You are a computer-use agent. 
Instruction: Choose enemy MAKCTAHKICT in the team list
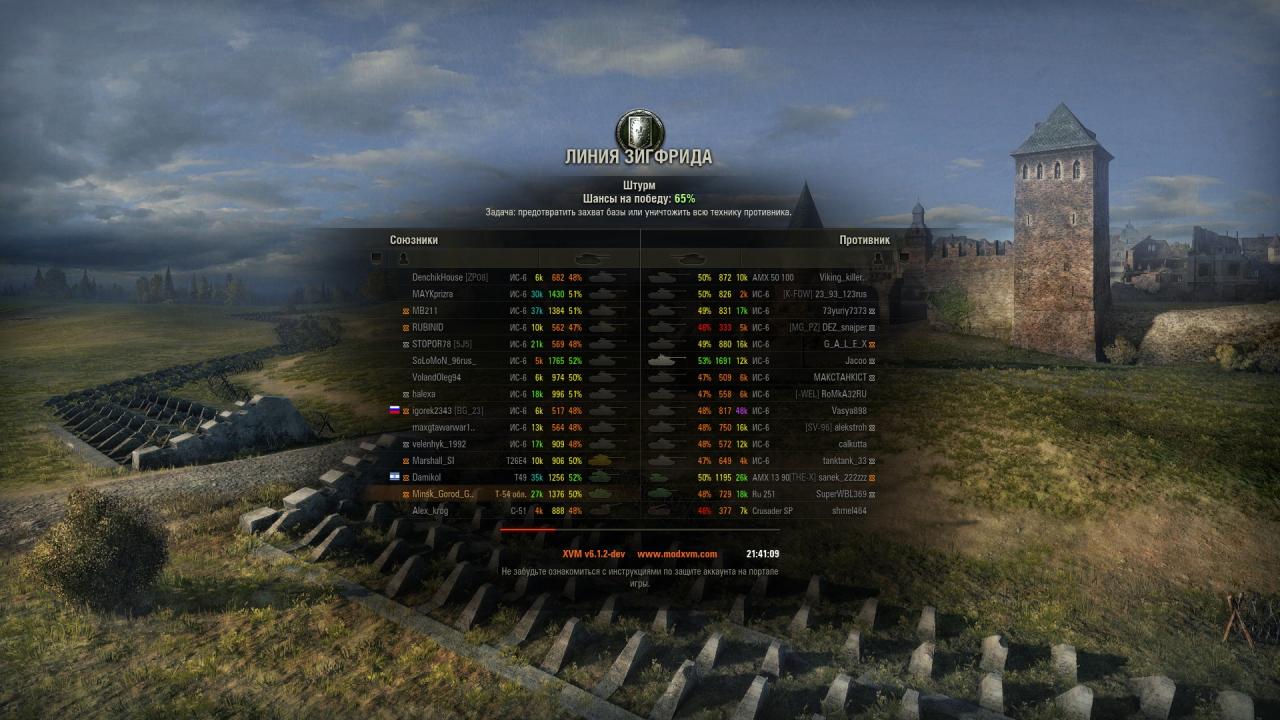[x=840, y=377]
